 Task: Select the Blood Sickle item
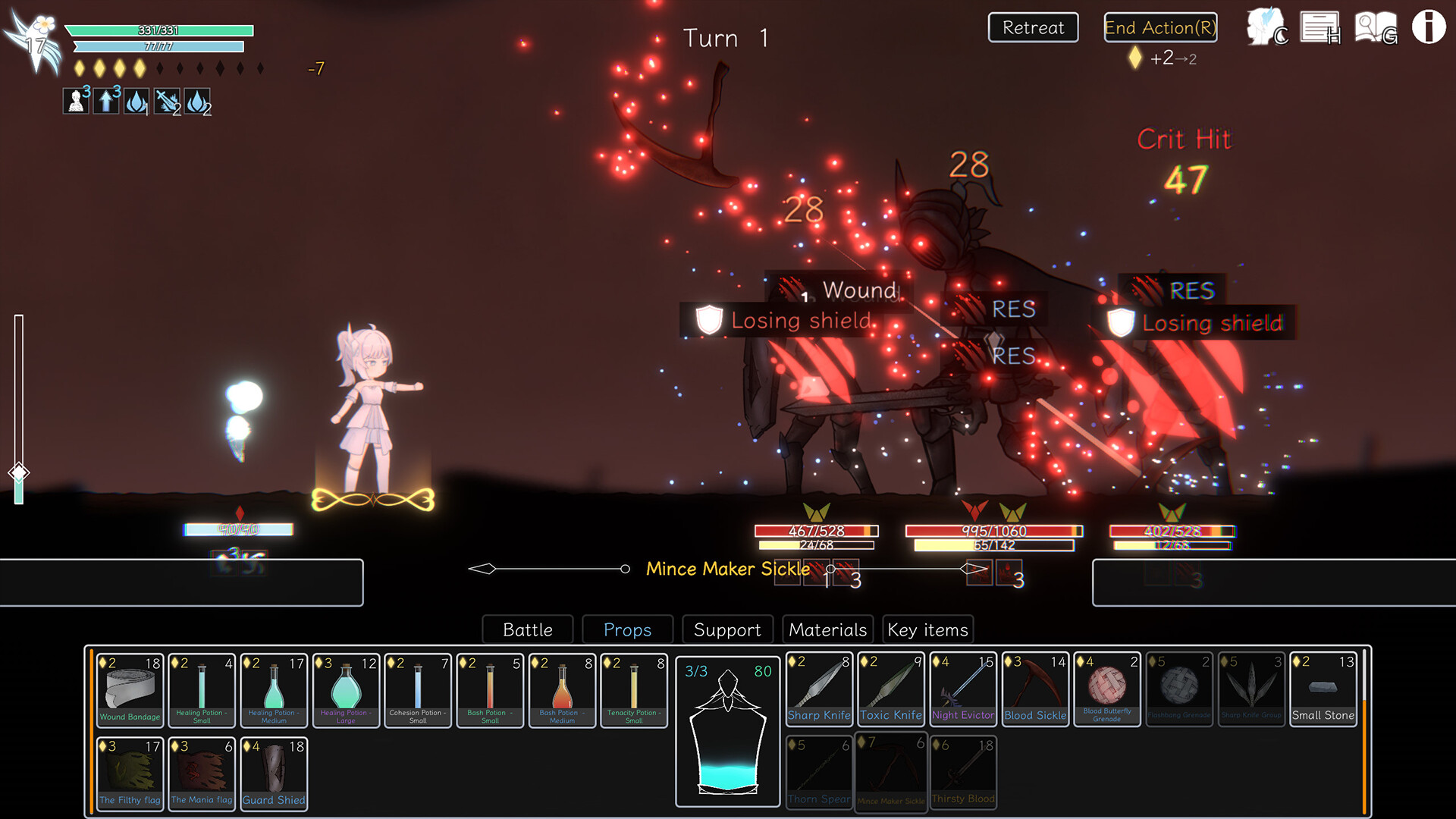[1035, 686]
